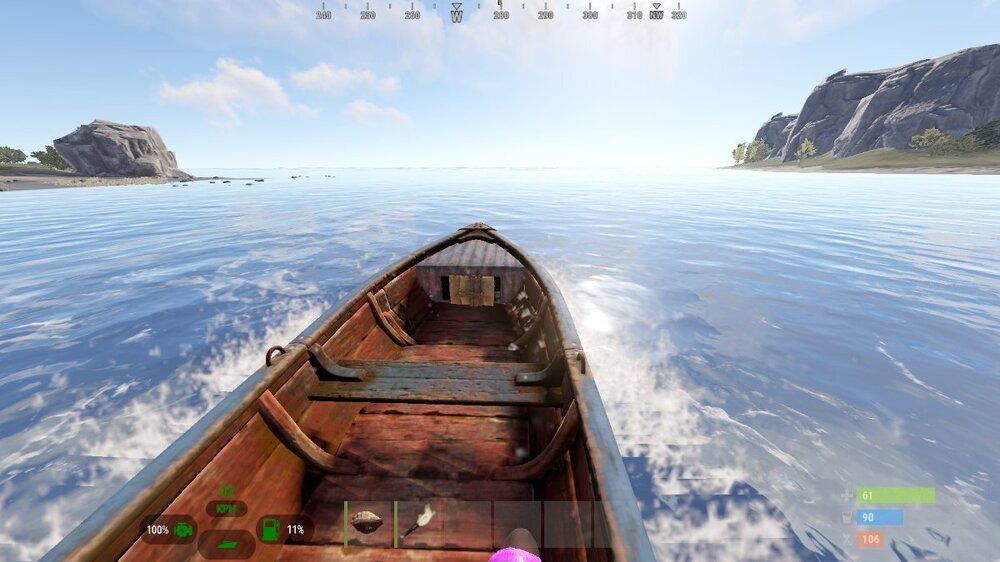Select the rock hotbar slot
The image size is (1000, 562).
pos(368,524)
